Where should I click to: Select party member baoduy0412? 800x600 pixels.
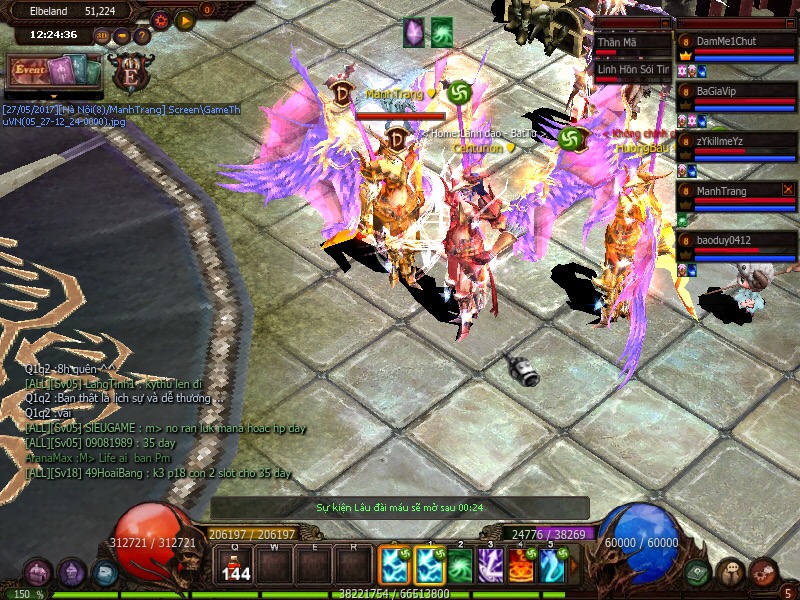point(738,240)
